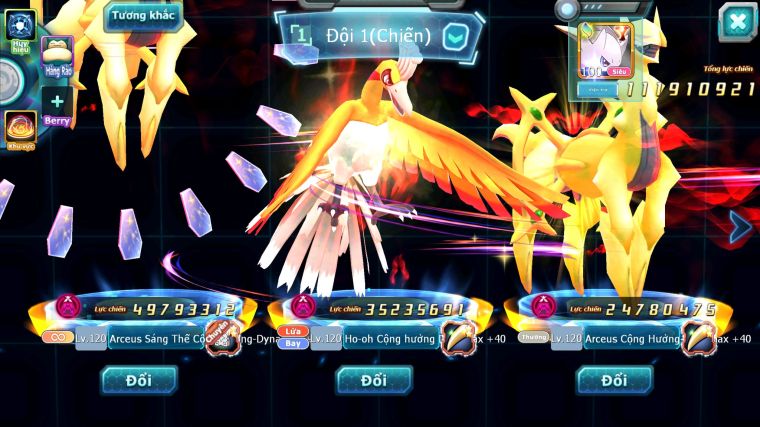This screenshot has width=760, height=427.
Task: Select the Snorlax Hàng Rào slot
Action: click(57, 57)
